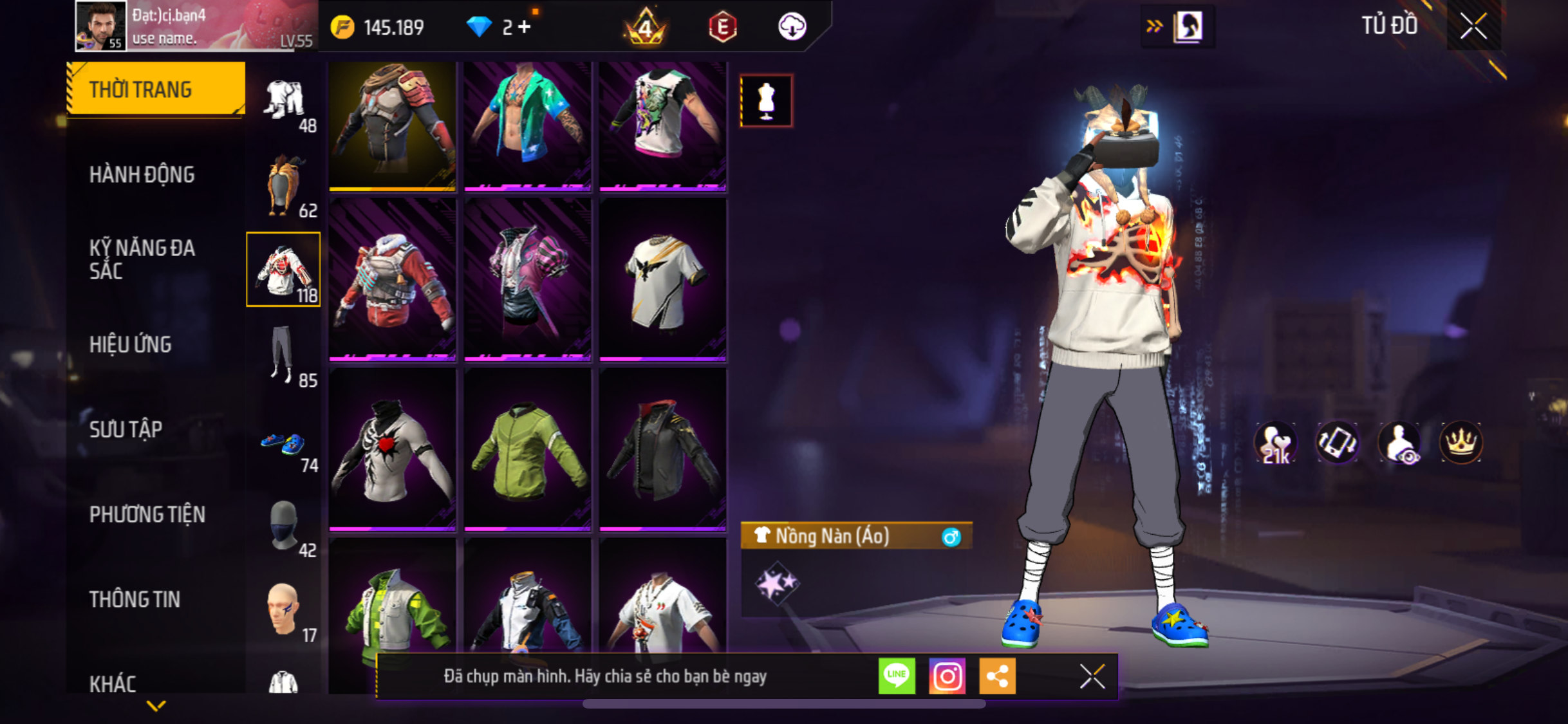Open Kỹ Năng Đa Sắc section
Screen dimensions: 1568x724
142,259
